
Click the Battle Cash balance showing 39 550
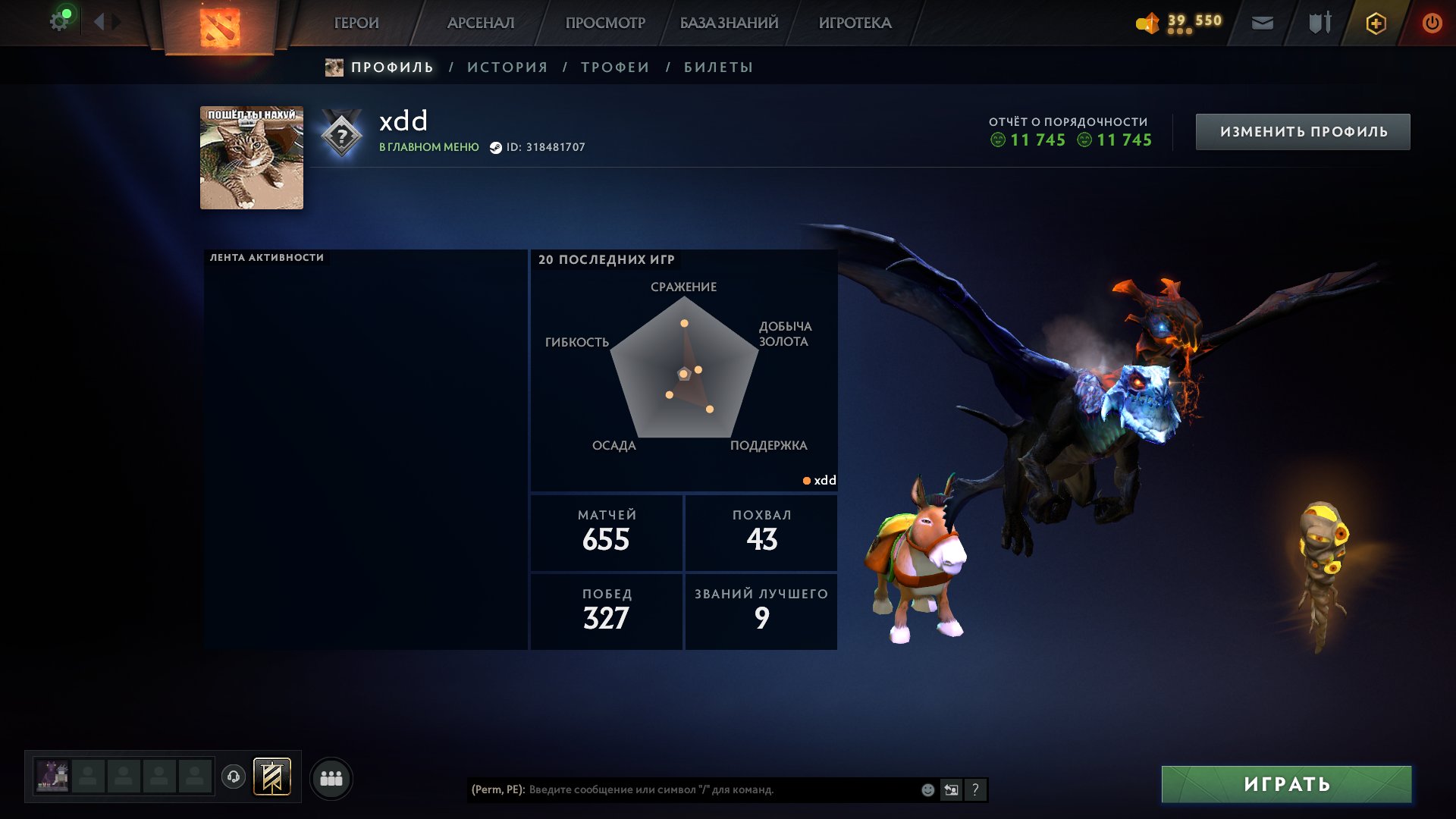coord(1179,23)
